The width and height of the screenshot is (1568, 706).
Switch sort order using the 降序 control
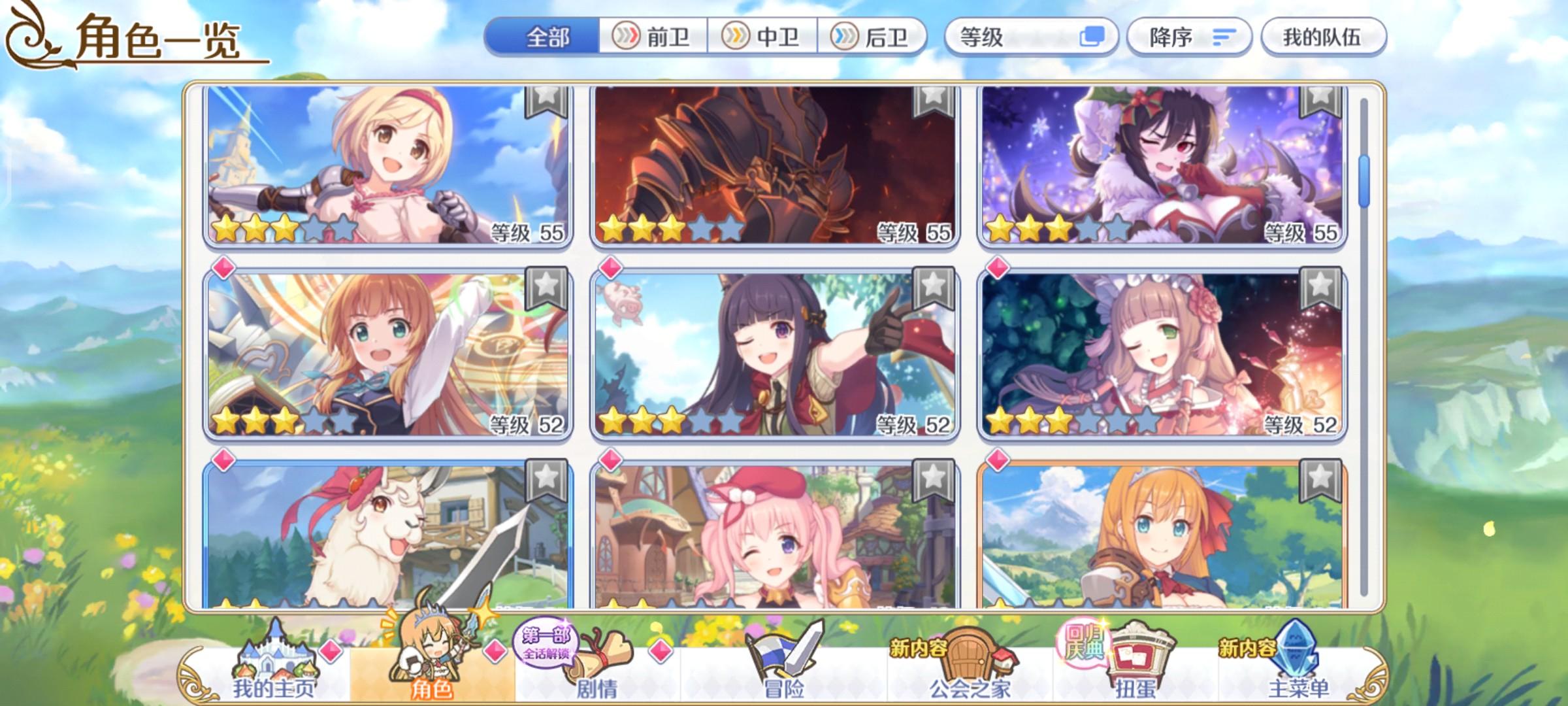(x=1189, y=39)
